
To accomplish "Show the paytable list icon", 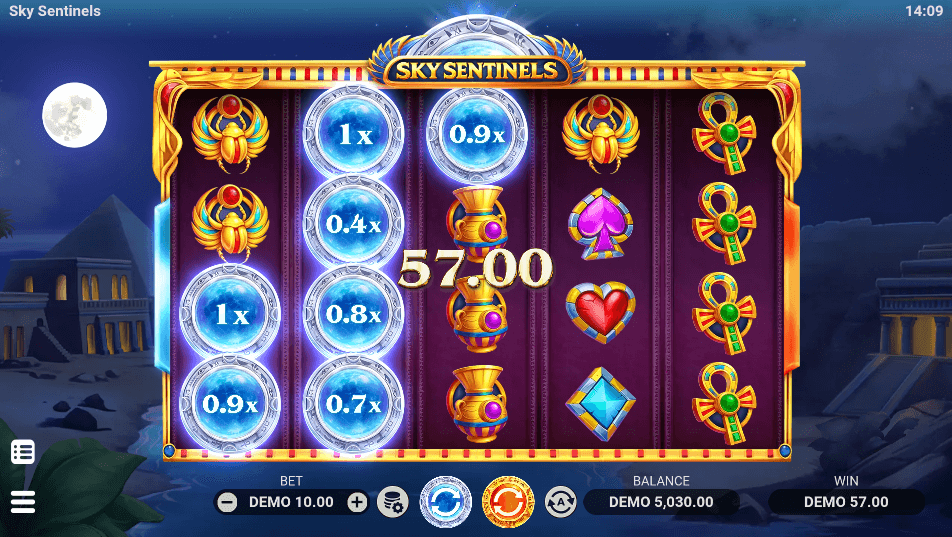I will (22, 452).
